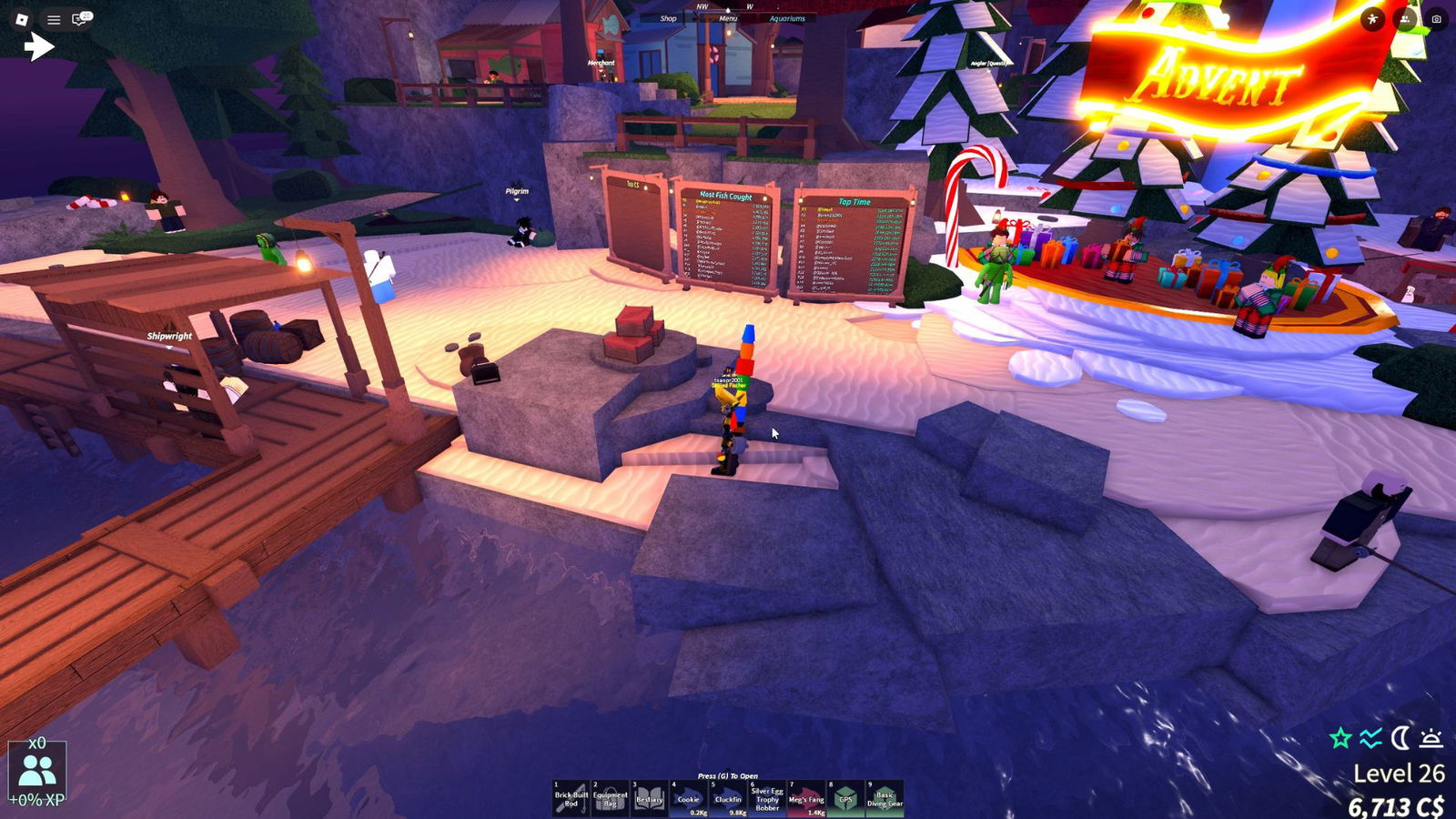Image resolution: width=1456 pixels, height=819 pixels.
Task: Open the screenshot camera icon
Action: tap(1436, 18)
